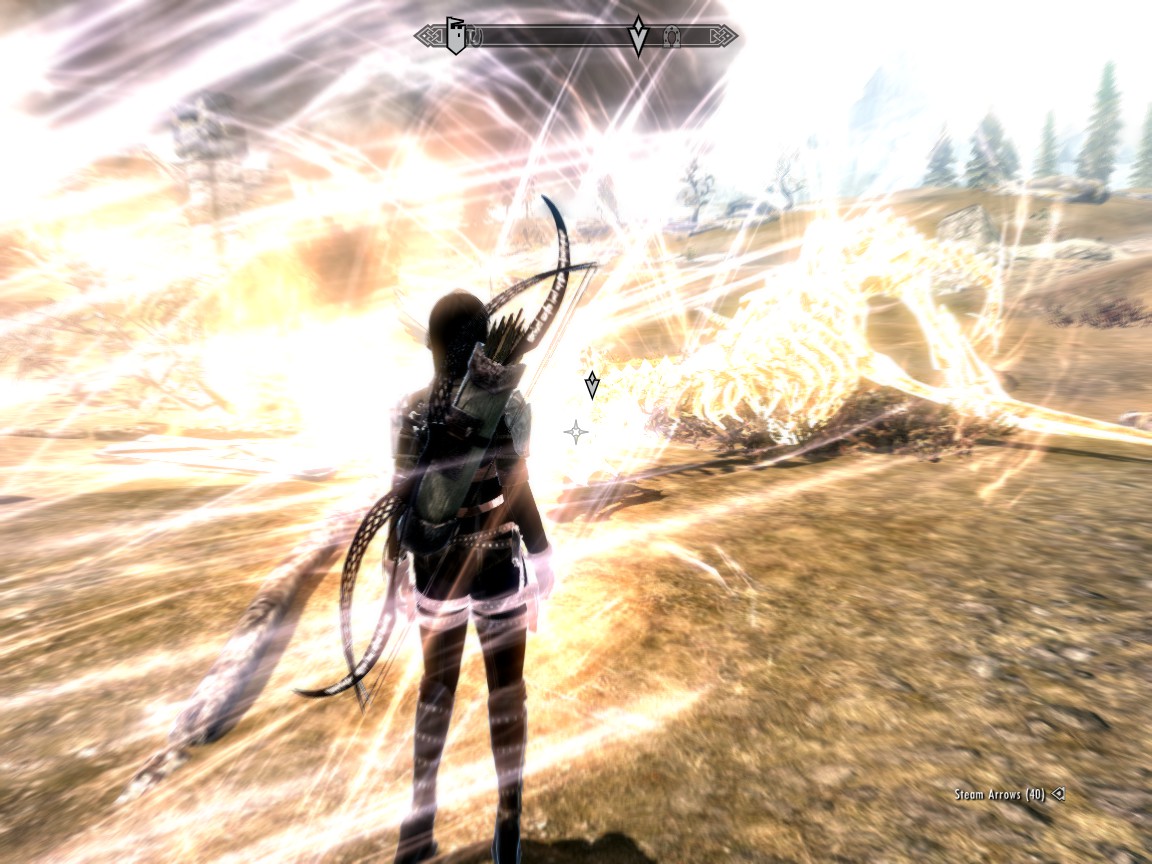This screenshot has height=864, width=1152.
Task: Select the quest arrow marker on the compass
Action: pyautogui.click(x=638, y=35)
